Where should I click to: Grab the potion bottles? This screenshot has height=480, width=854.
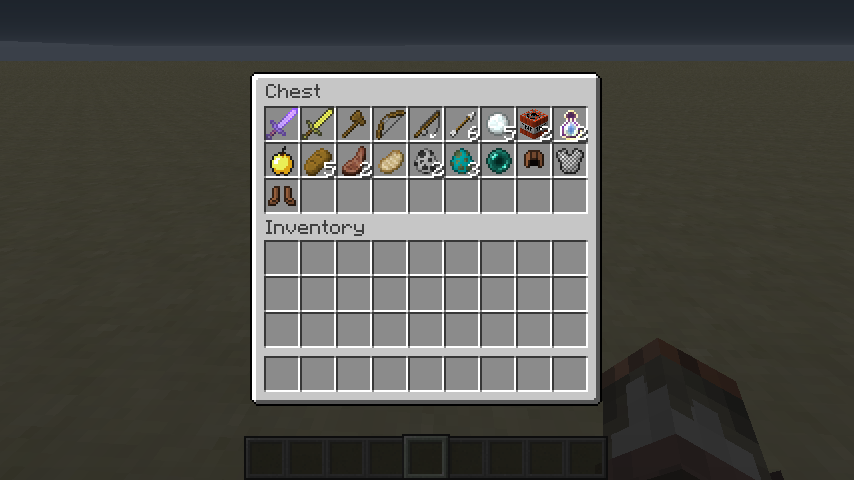(x=570, y=124)
